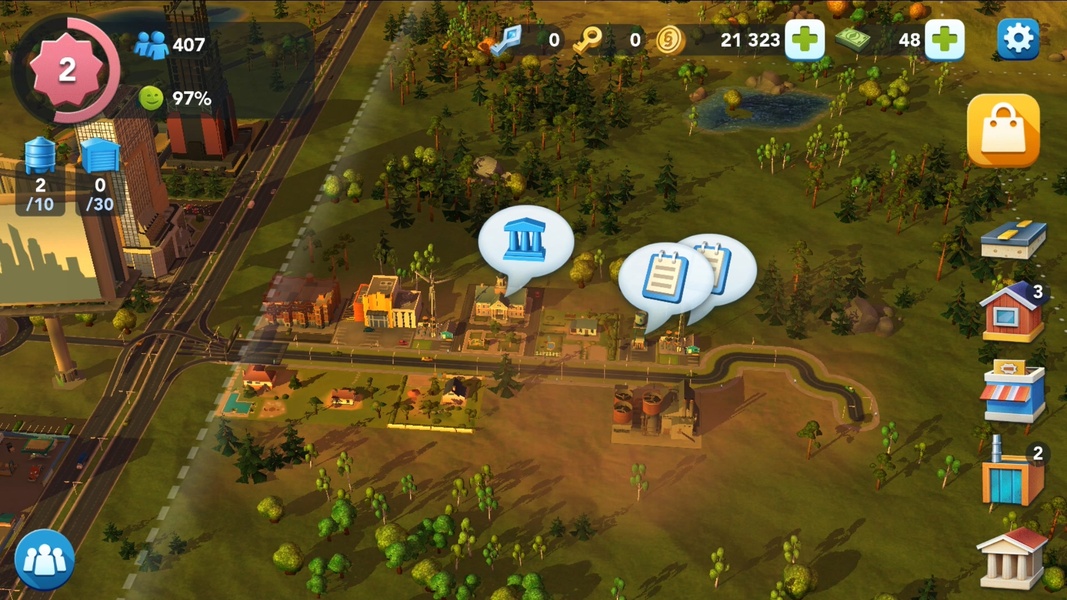
Task: Tap the front clipboard task bubble
Action: pyautogui.click(x=664, y=279)
